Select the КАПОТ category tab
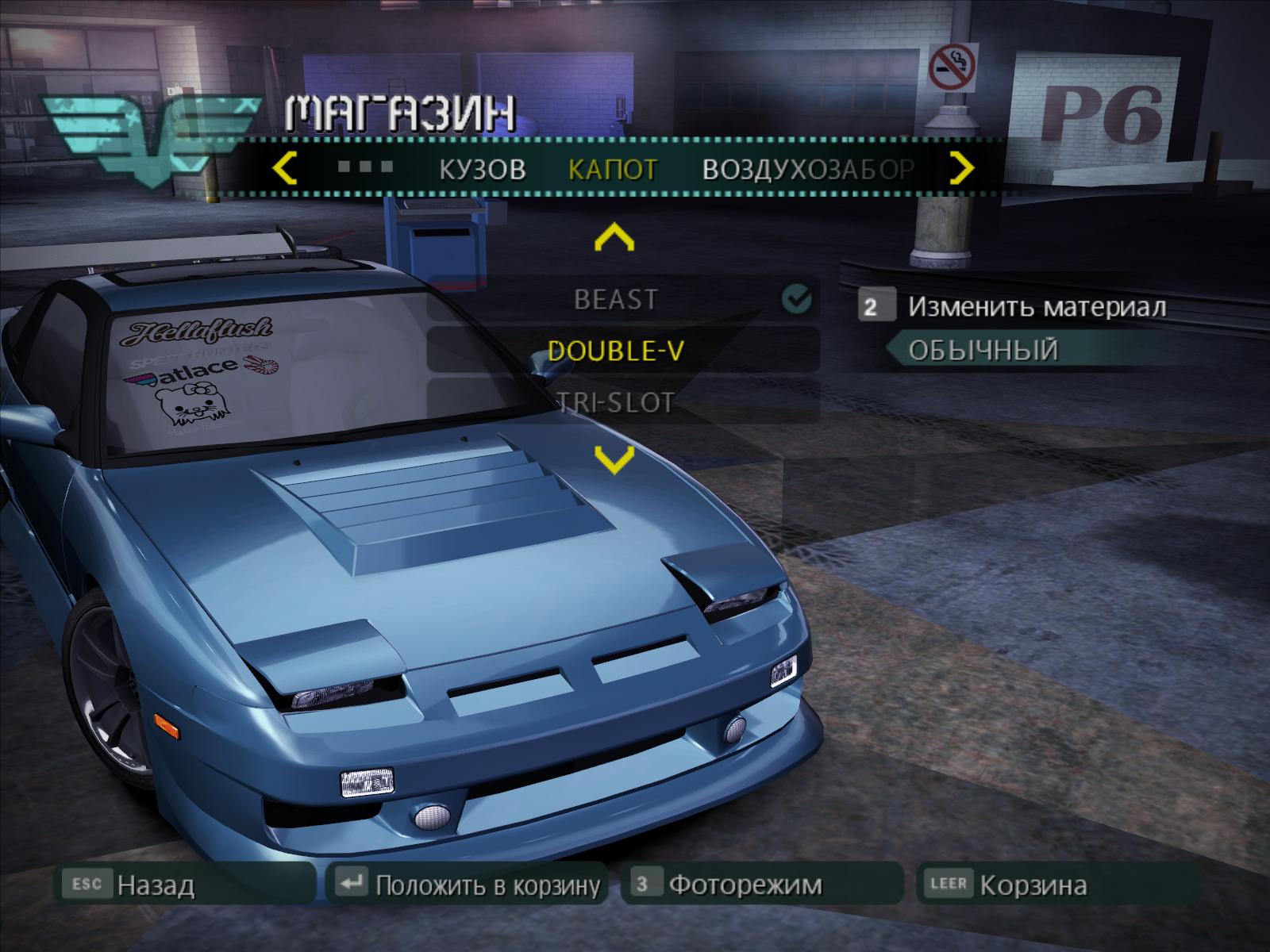The width and height of the screenshot is (1270, 952). click(x=613, y=169)
